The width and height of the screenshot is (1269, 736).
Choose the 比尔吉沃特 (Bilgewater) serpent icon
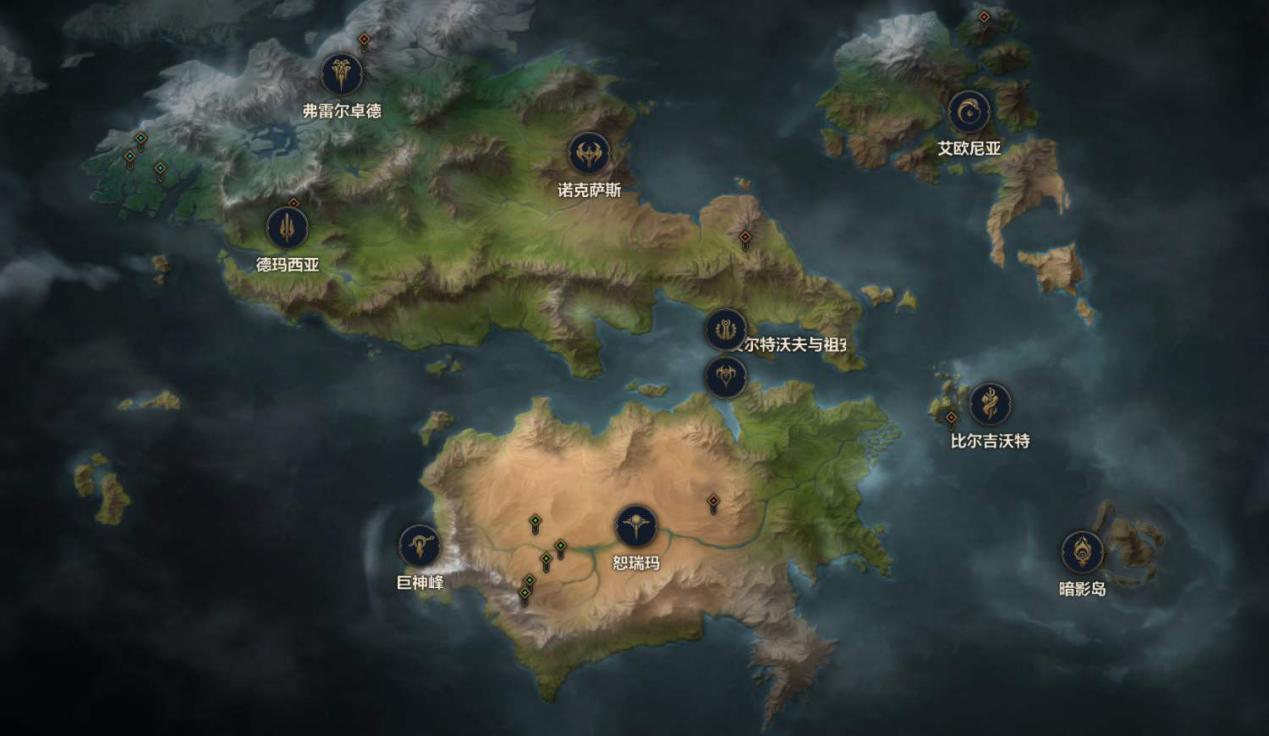[990, 404]
